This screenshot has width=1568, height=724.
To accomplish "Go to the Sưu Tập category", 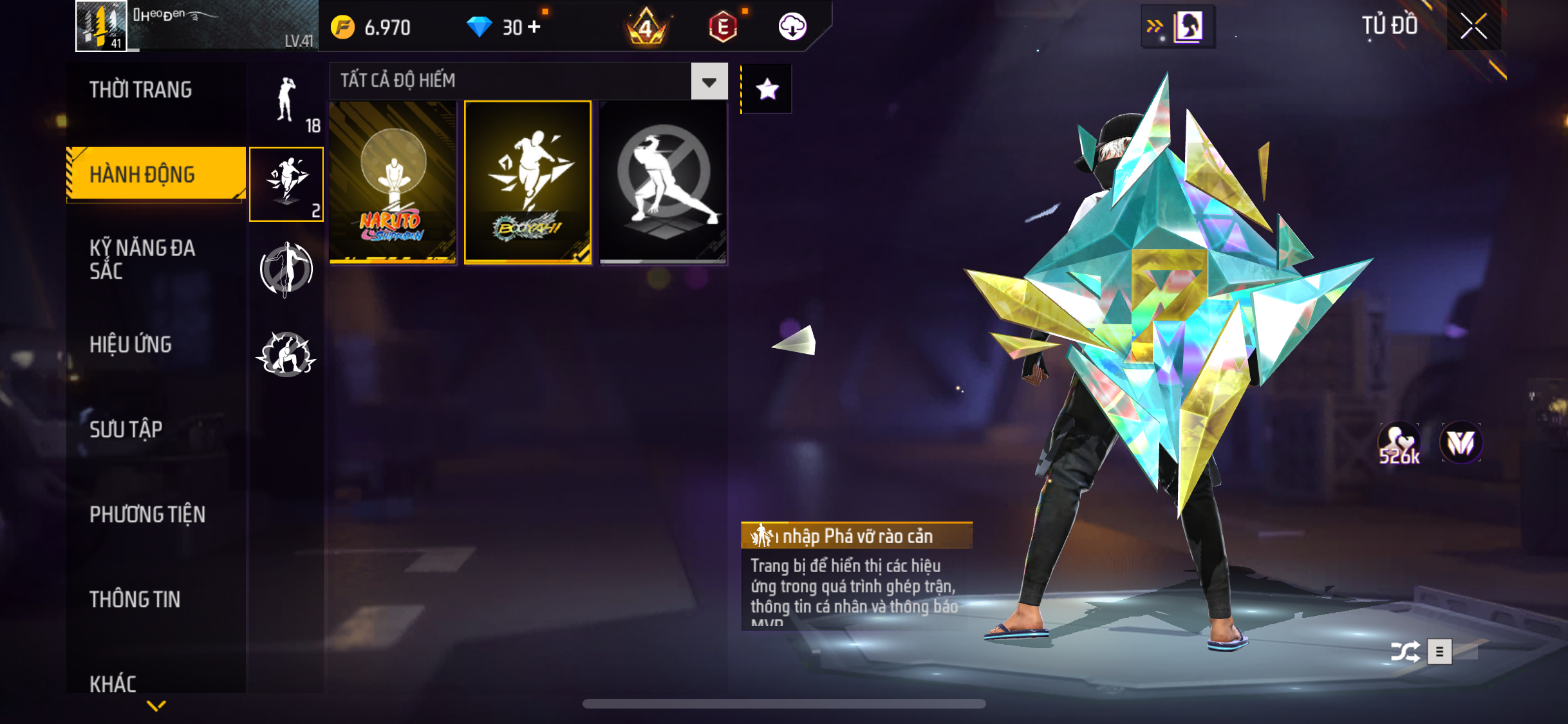I will click(x=126, y=429).
